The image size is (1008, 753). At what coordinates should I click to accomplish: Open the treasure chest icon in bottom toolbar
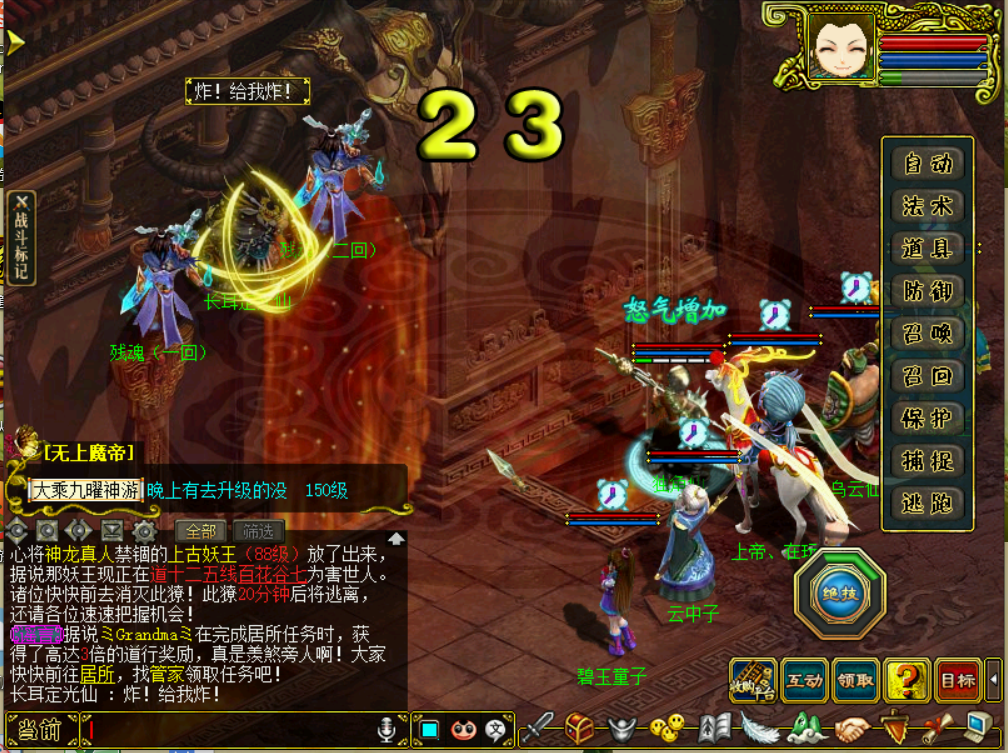(580, 728)
